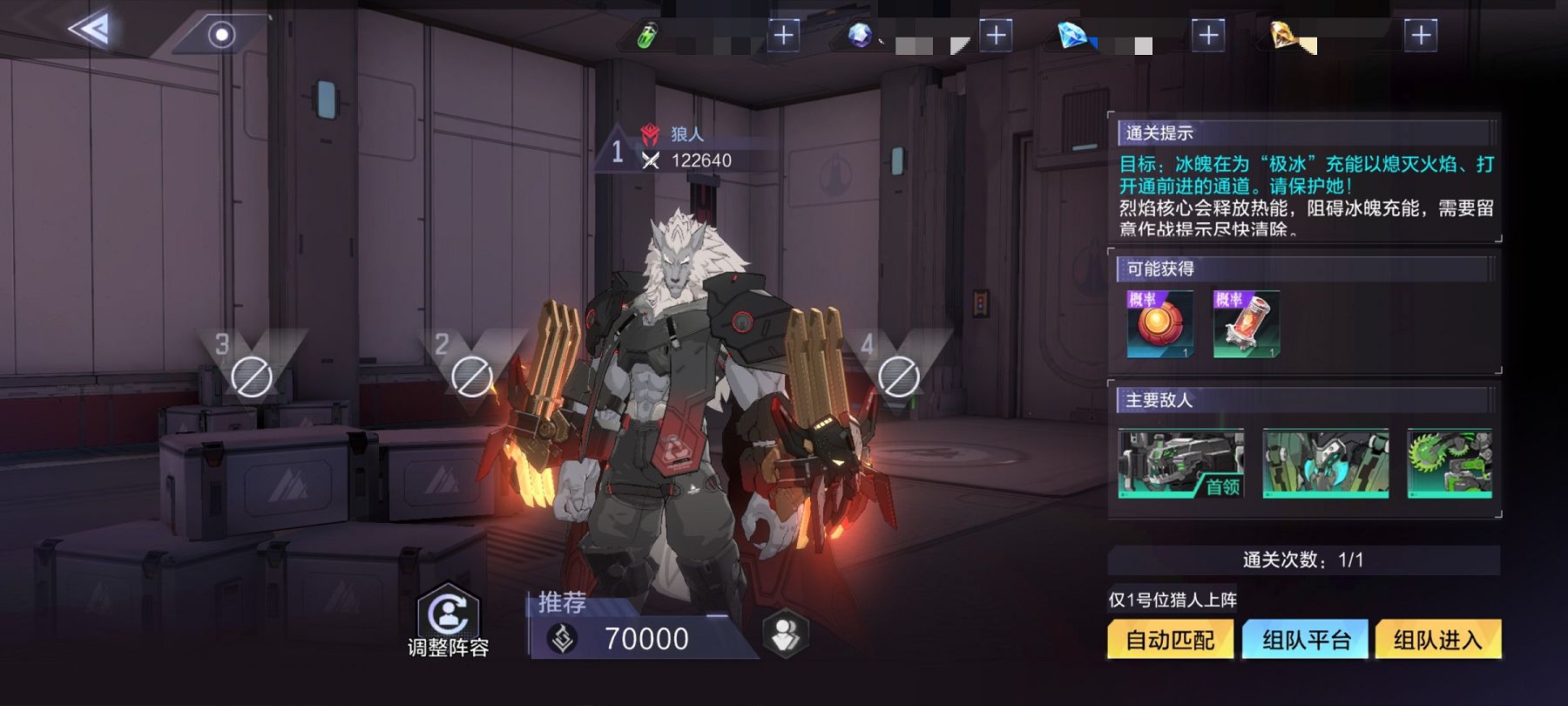Inspect the red canister reward item

[x=1247, y=325]
